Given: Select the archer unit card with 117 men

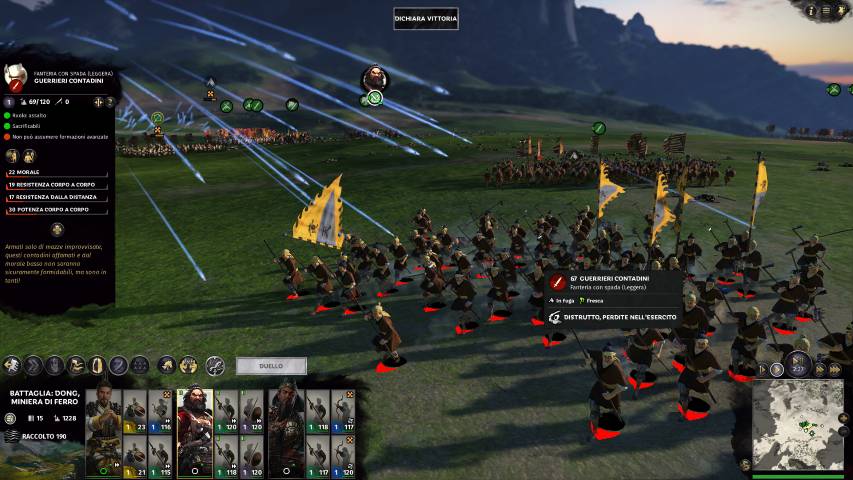Looking at the screenshot, I should (343, 411).
